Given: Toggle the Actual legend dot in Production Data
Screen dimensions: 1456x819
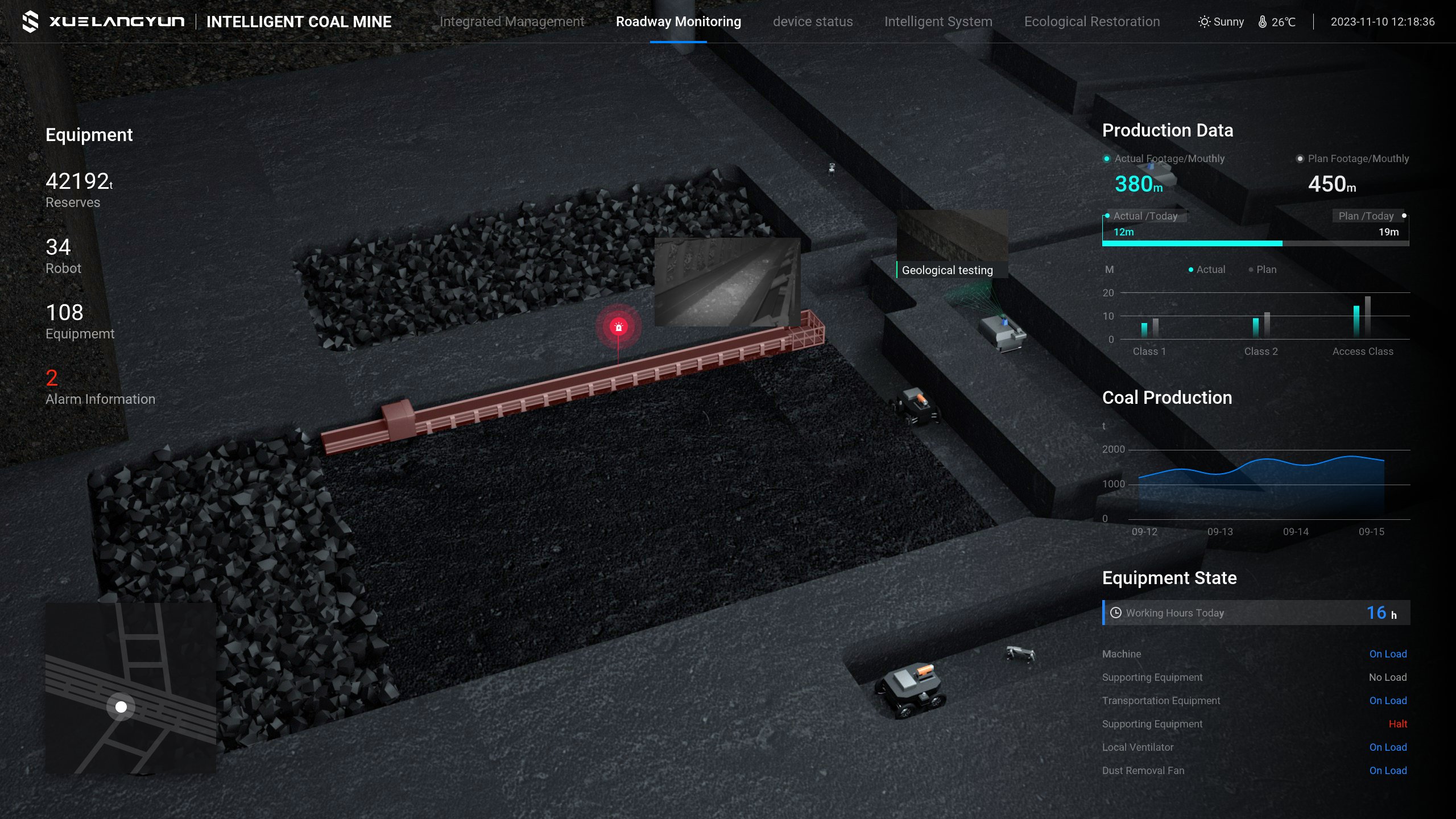Looking at the screenshot, I should [1192, 270].
